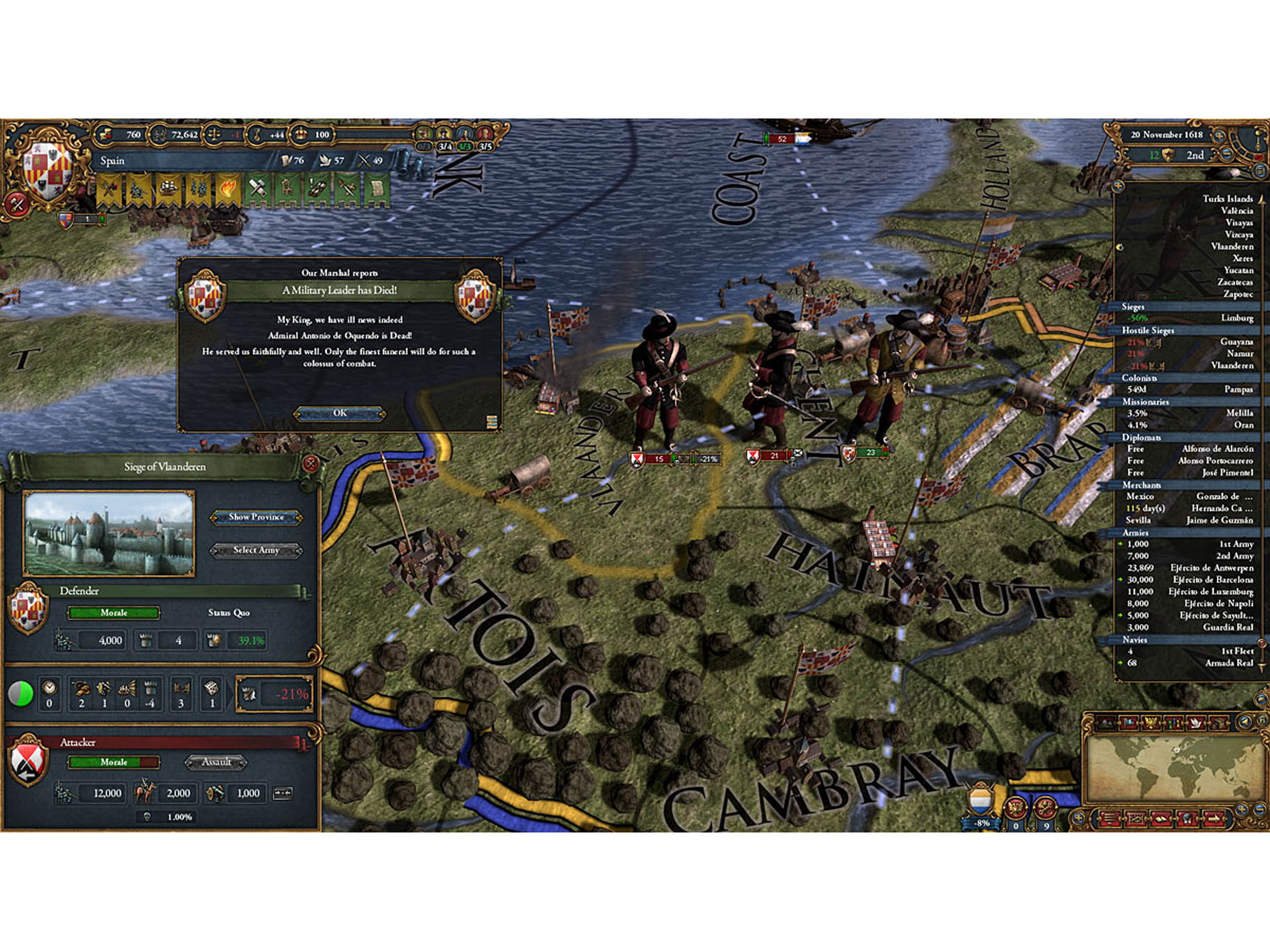The image size is (1270, 952).
Task: Select the terrain mapmode icon
Action: pos(1106,722)
